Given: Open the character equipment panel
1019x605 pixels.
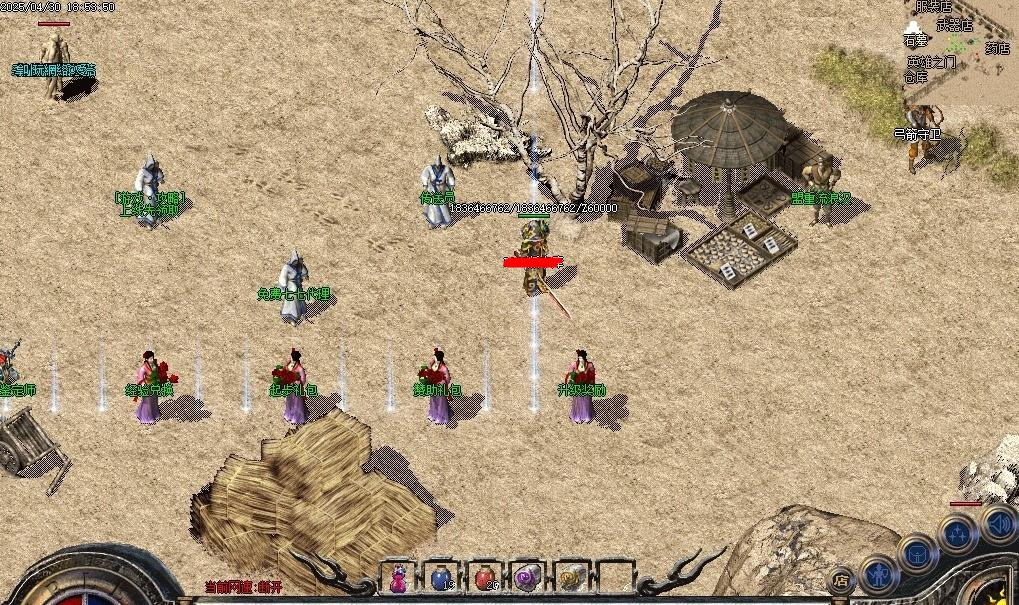Looking at the screenshot, I should click(879, 574).
